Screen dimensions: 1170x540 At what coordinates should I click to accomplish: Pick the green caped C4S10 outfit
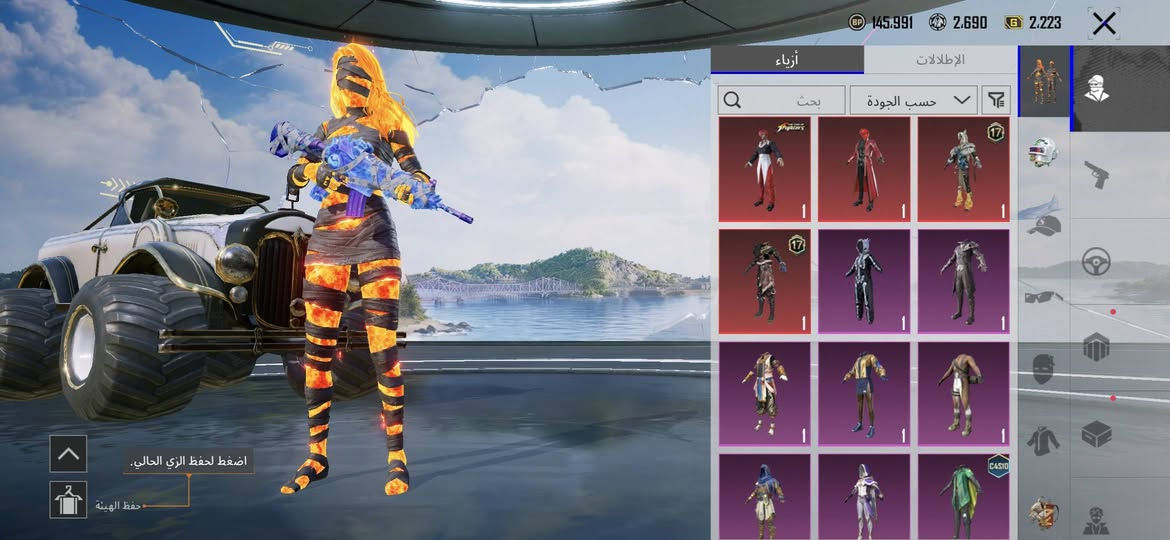964,496
